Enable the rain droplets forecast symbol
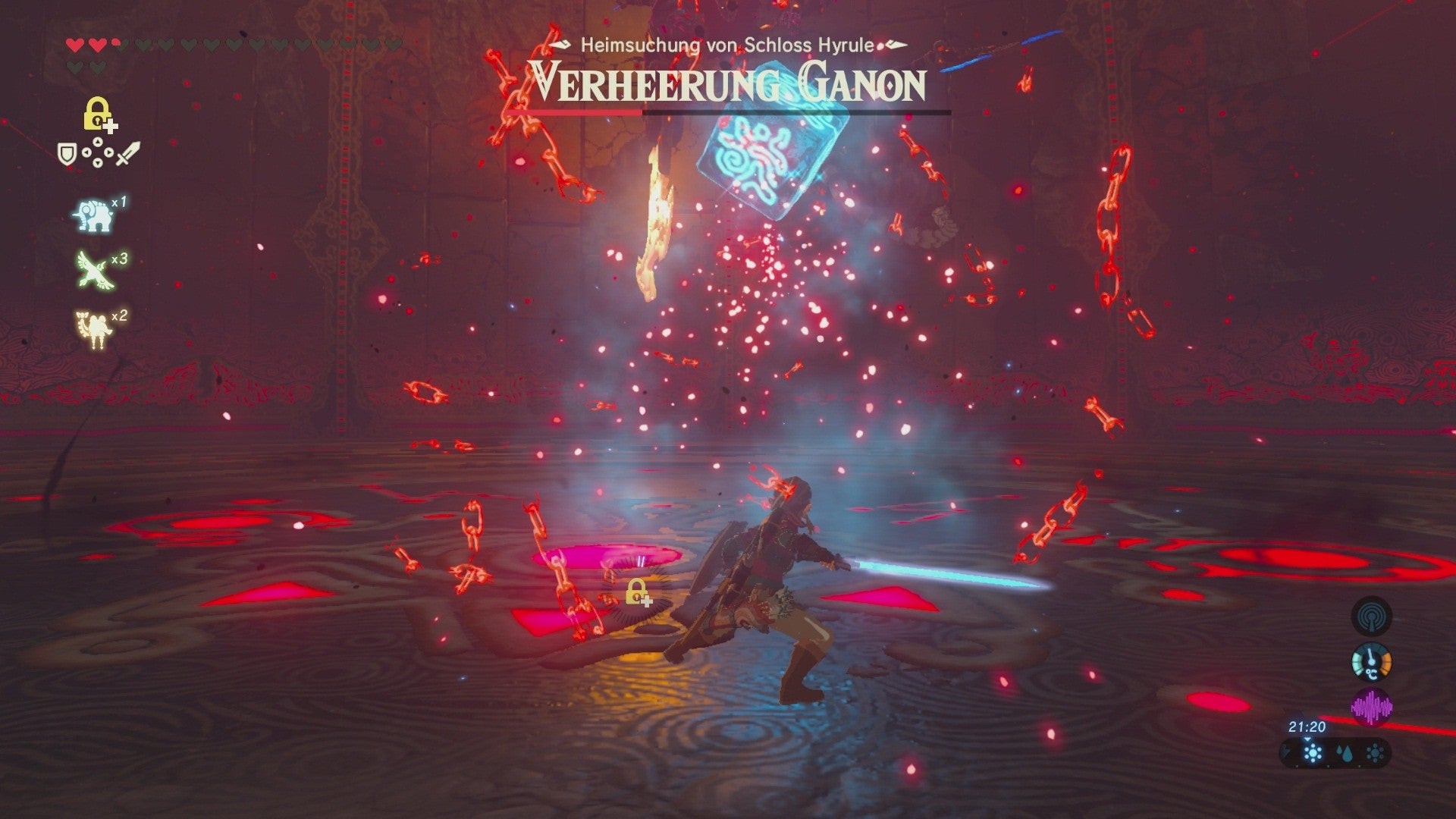 (1345, 755)
